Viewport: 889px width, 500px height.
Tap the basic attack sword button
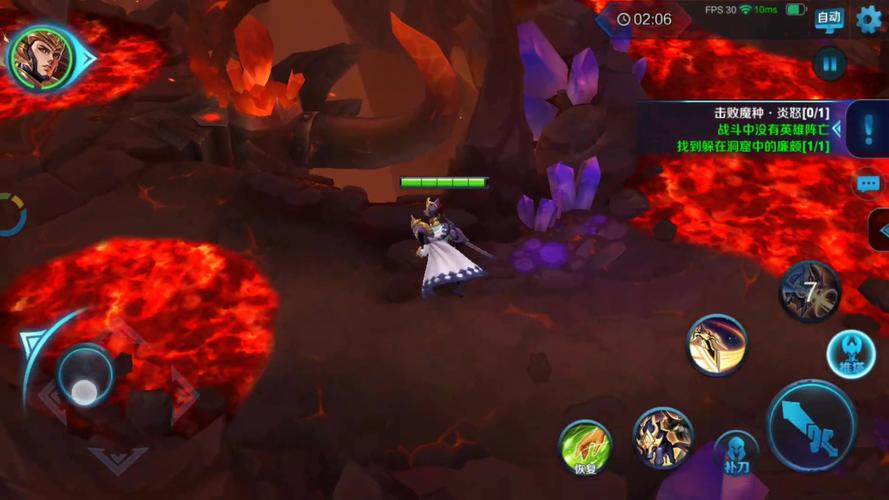point(811,425)
